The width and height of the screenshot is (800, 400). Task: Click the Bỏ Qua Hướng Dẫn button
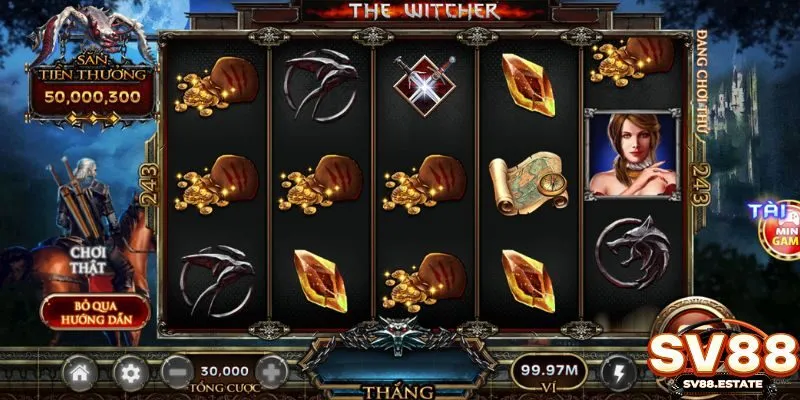[95, 311]
